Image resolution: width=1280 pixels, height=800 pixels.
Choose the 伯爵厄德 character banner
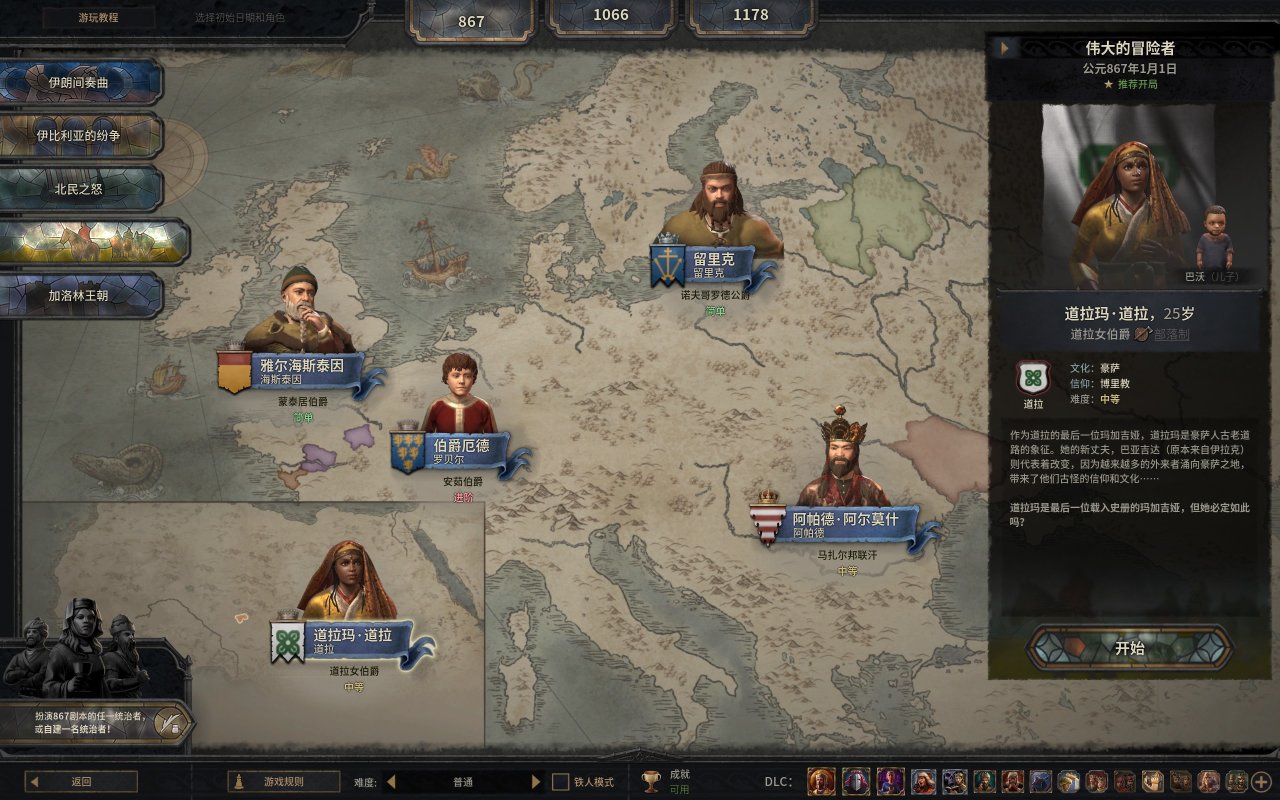[x=461, y=449]
